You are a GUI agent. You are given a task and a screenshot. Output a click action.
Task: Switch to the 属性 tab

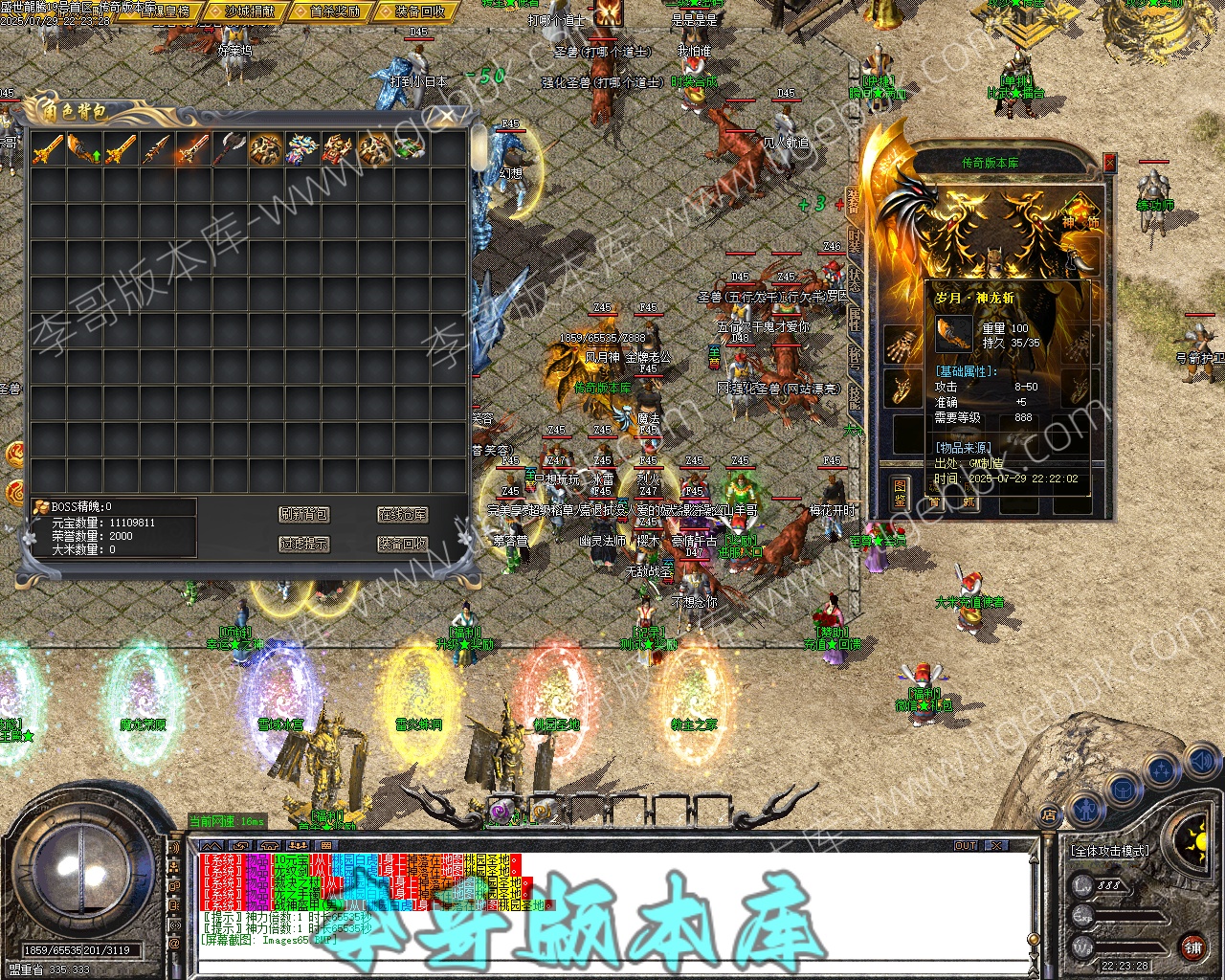(854, 319)
